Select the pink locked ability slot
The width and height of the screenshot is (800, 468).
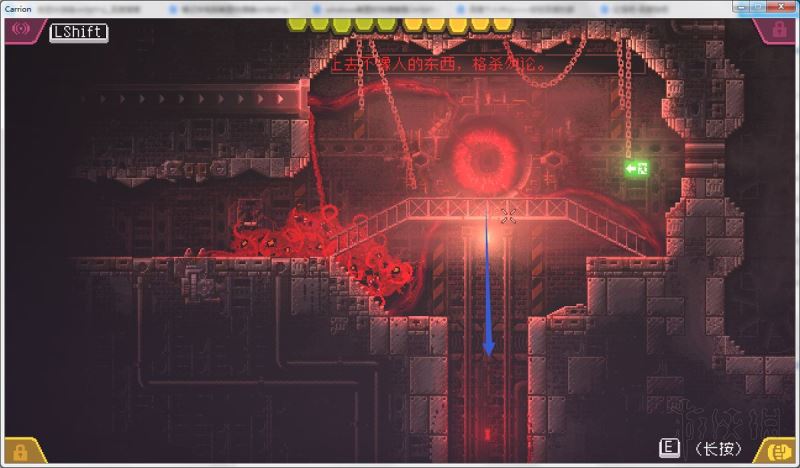pos(779,31)
